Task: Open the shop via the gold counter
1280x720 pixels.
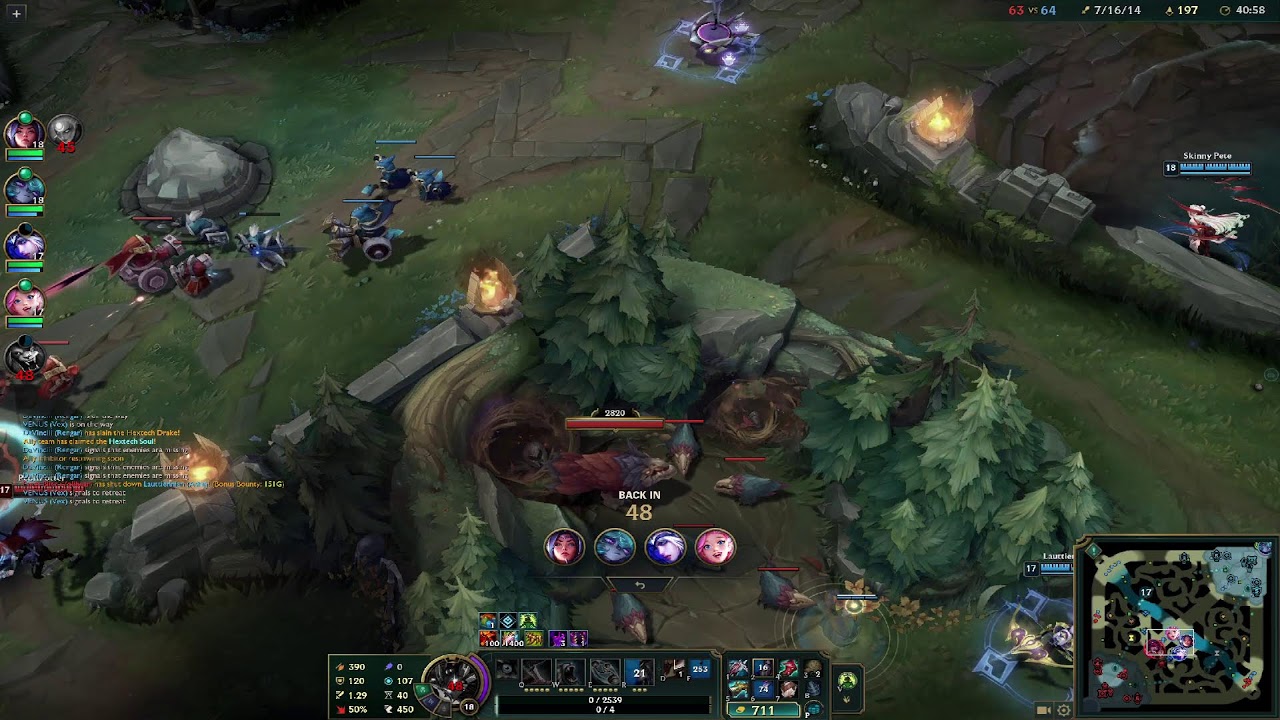Action: click(764, 710)
